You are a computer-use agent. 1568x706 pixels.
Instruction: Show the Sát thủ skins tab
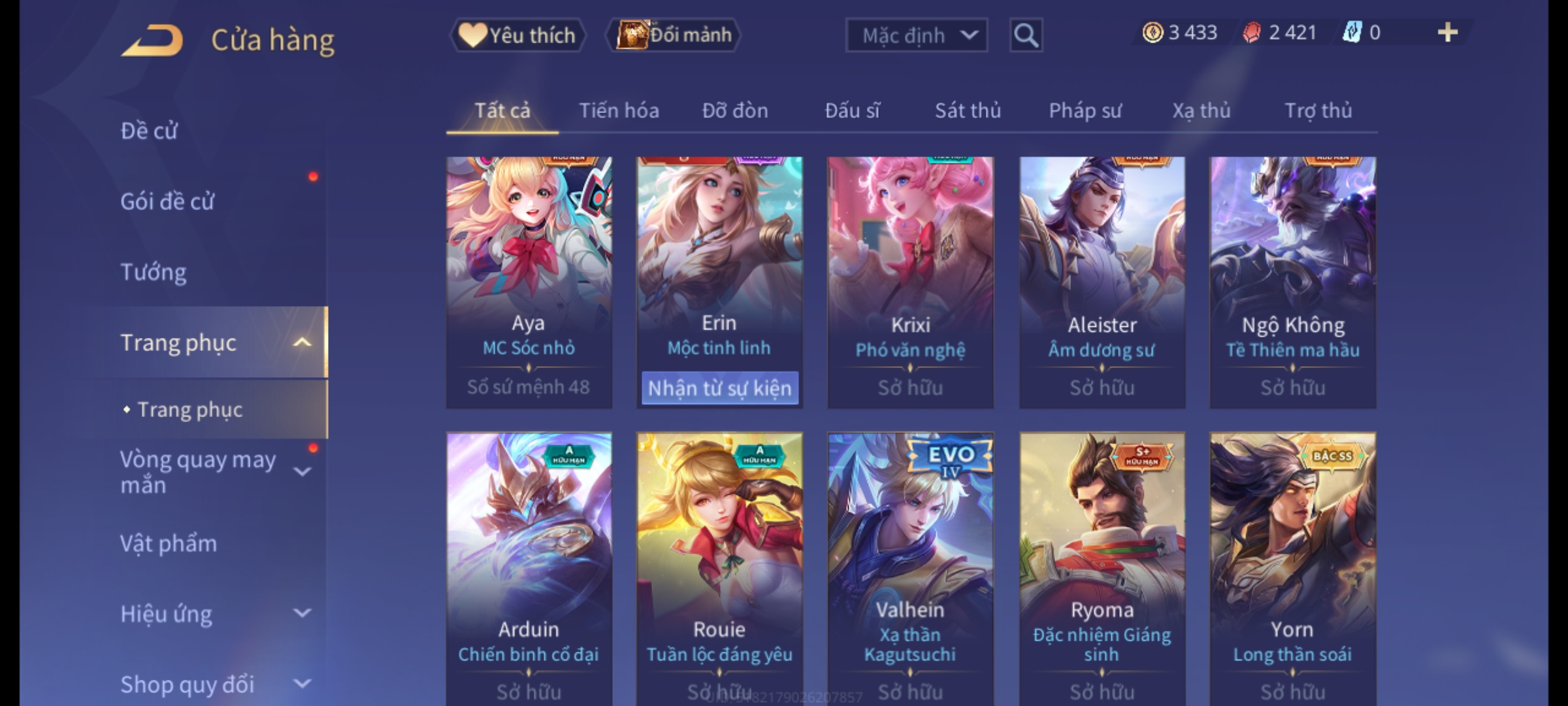(968, 111)
